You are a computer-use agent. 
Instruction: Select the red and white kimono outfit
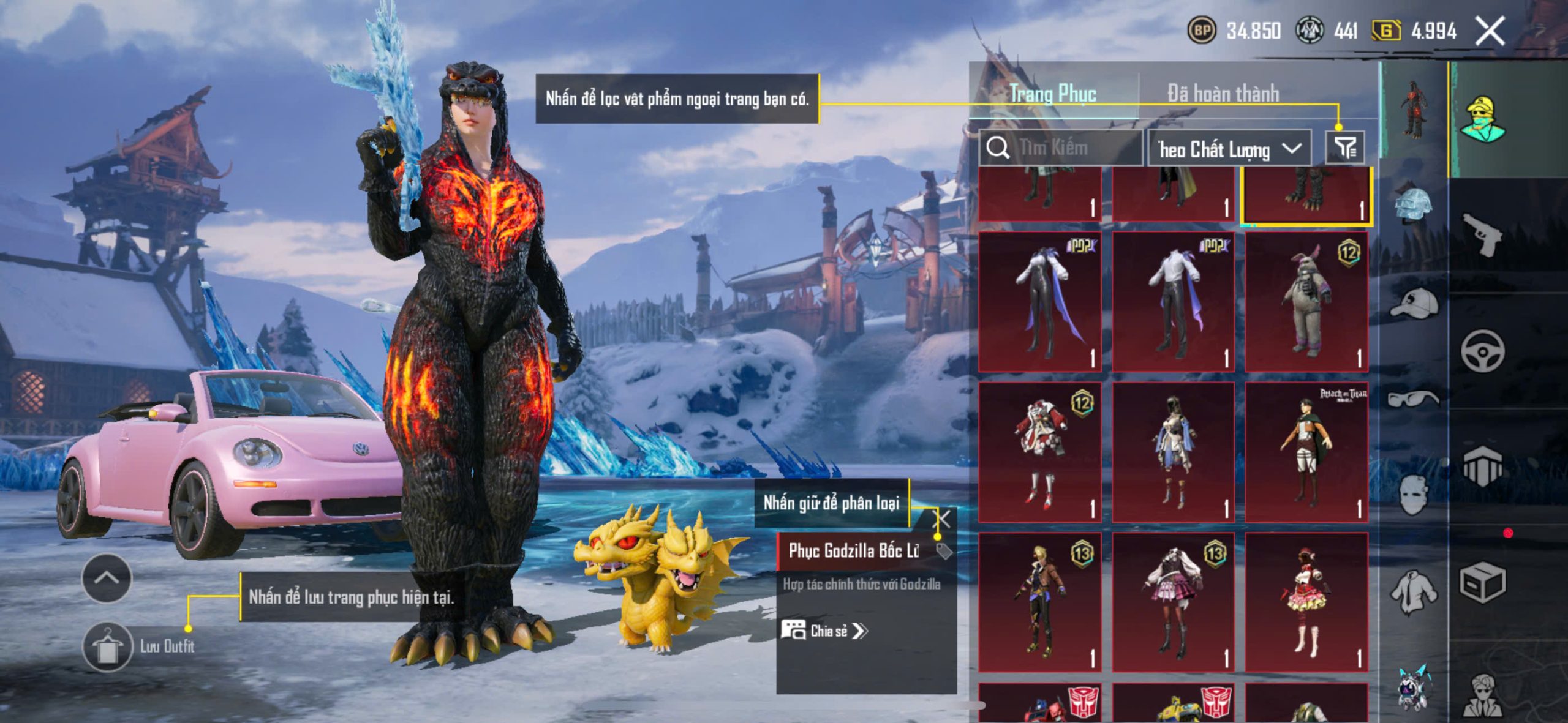1040,452
